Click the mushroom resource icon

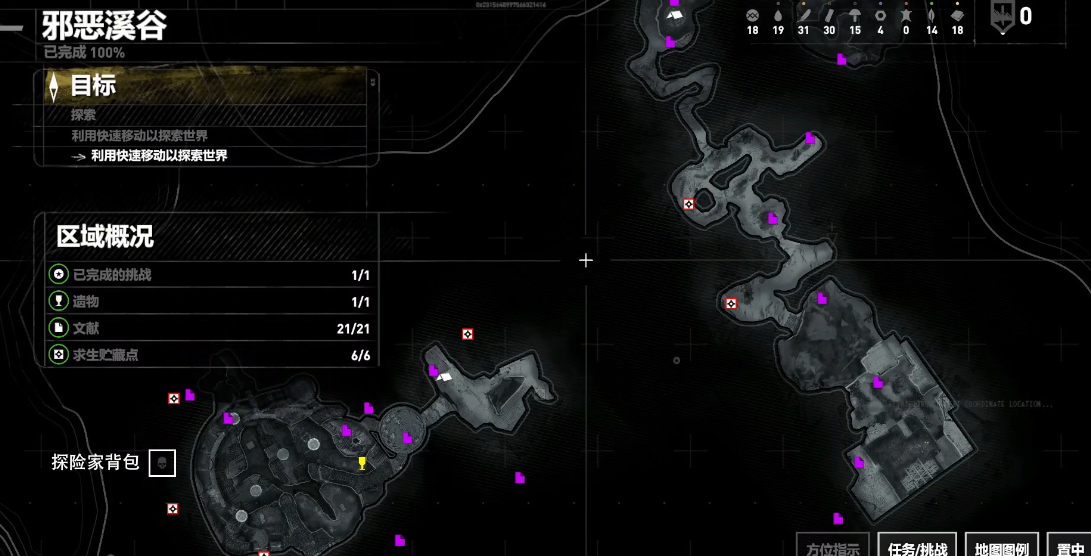855,16
